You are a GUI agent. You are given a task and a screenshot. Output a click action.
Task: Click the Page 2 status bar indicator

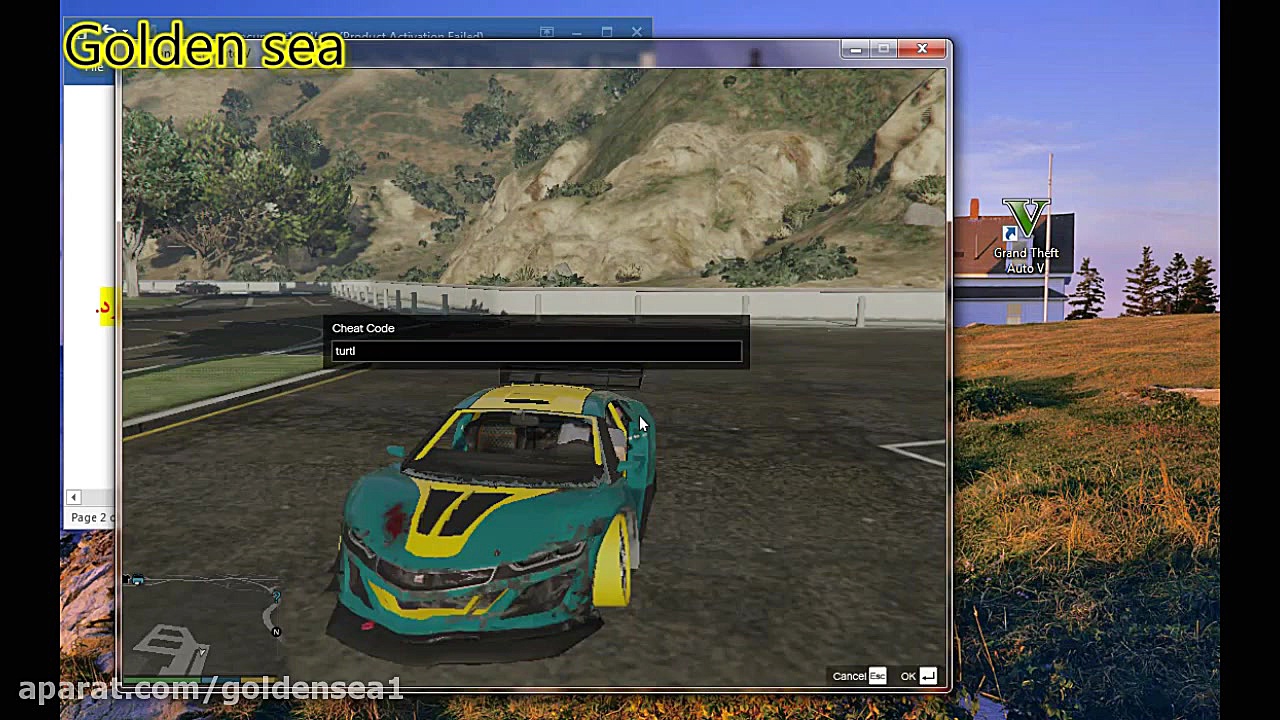pyautogui.click(x=92, y=517)
